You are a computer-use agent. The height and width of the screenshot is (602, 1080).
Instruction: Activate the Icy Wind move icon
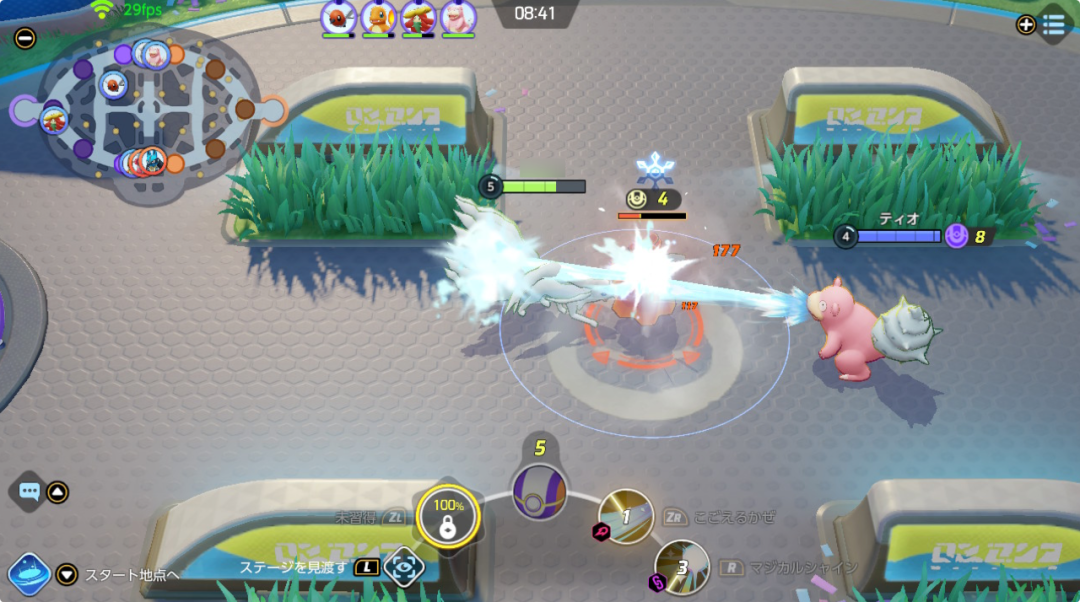pyautogui.click(x=626, y=517)
